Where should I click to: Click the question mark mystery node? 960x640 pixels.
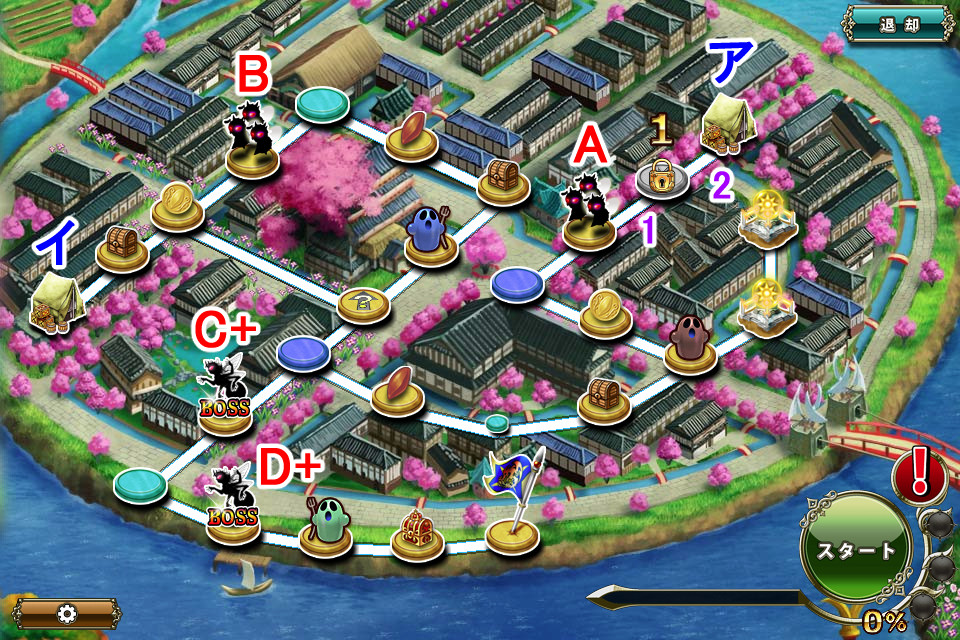(x=363, y=301)
